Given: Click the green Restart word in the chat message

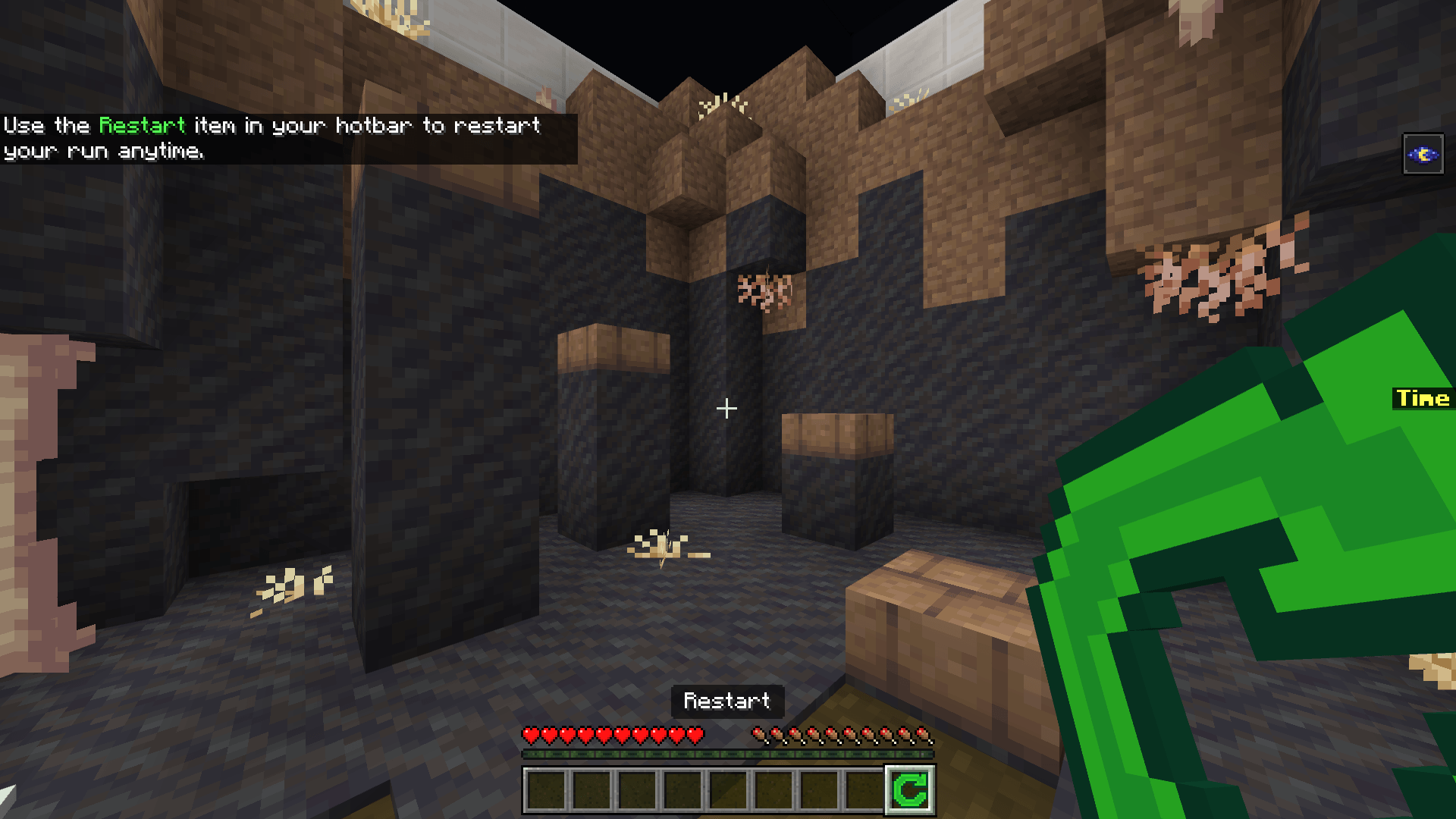Looking at the screenshot, I should click(143, 126).
